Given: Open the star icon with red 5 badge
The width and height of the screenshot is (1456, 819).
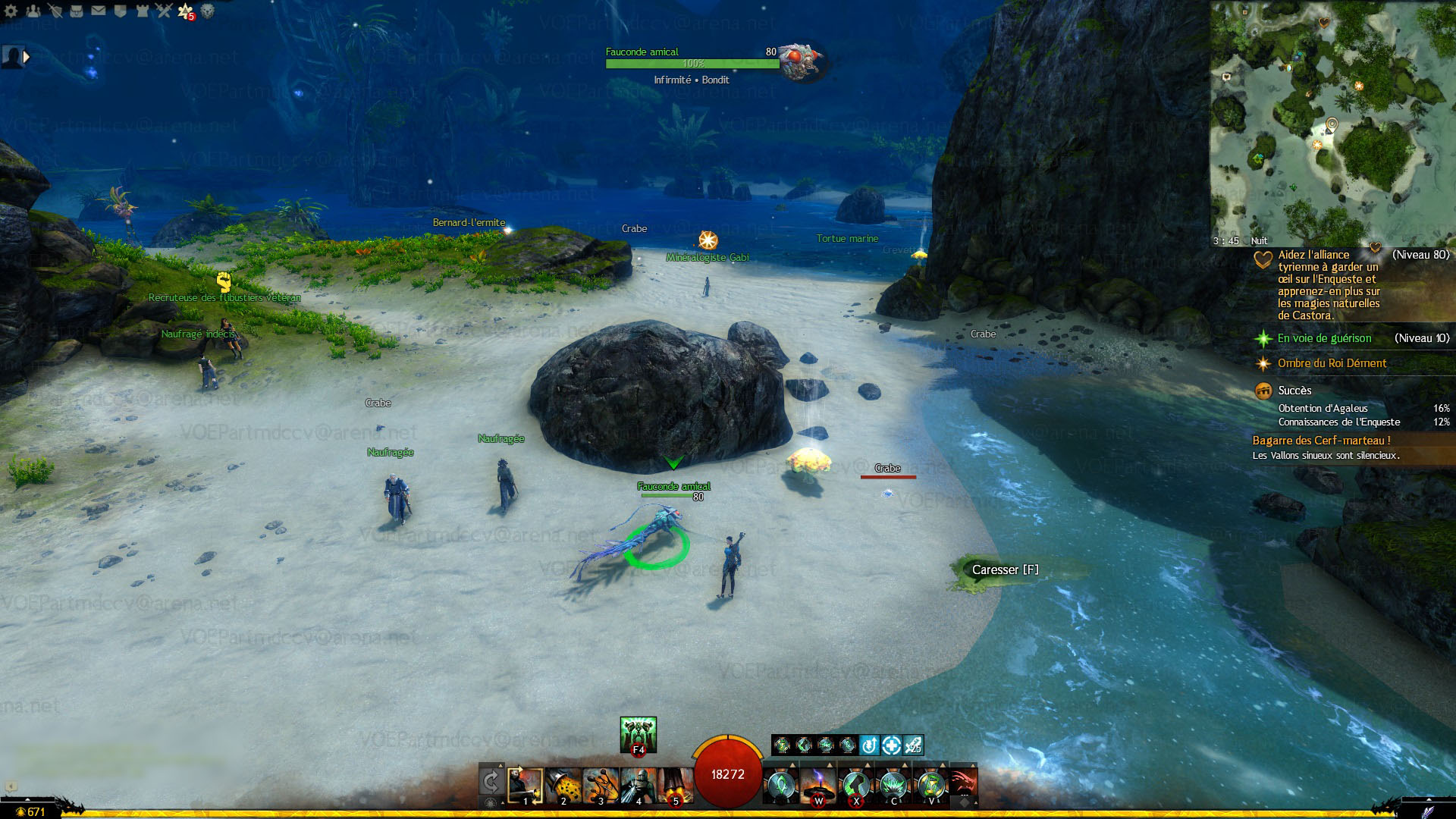Looking at the screenshot, I should tap(186, 11).
